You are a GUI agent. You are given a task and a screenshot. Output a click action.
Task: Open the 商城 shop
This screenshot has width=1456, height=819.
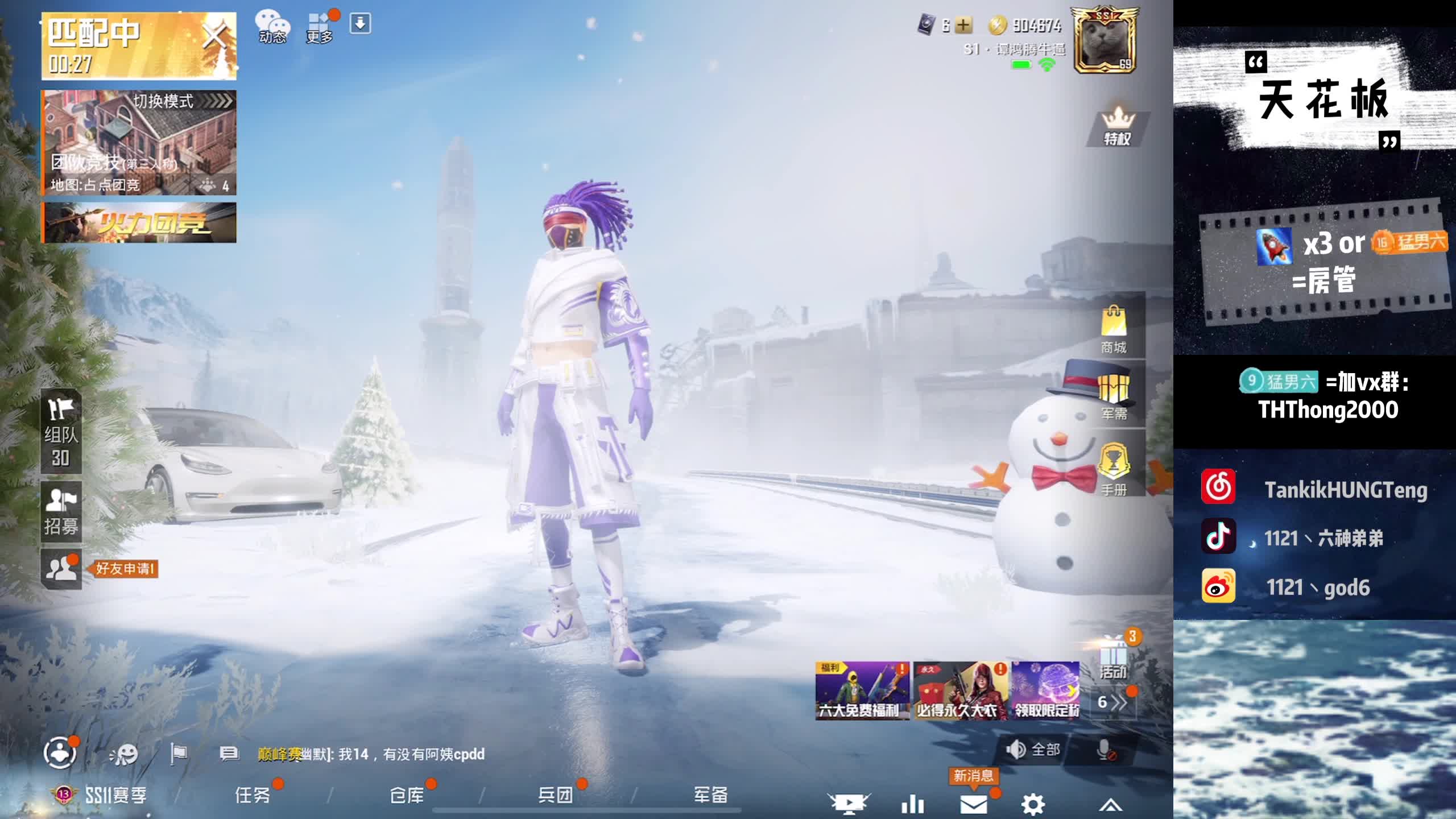coord(1114,330)
